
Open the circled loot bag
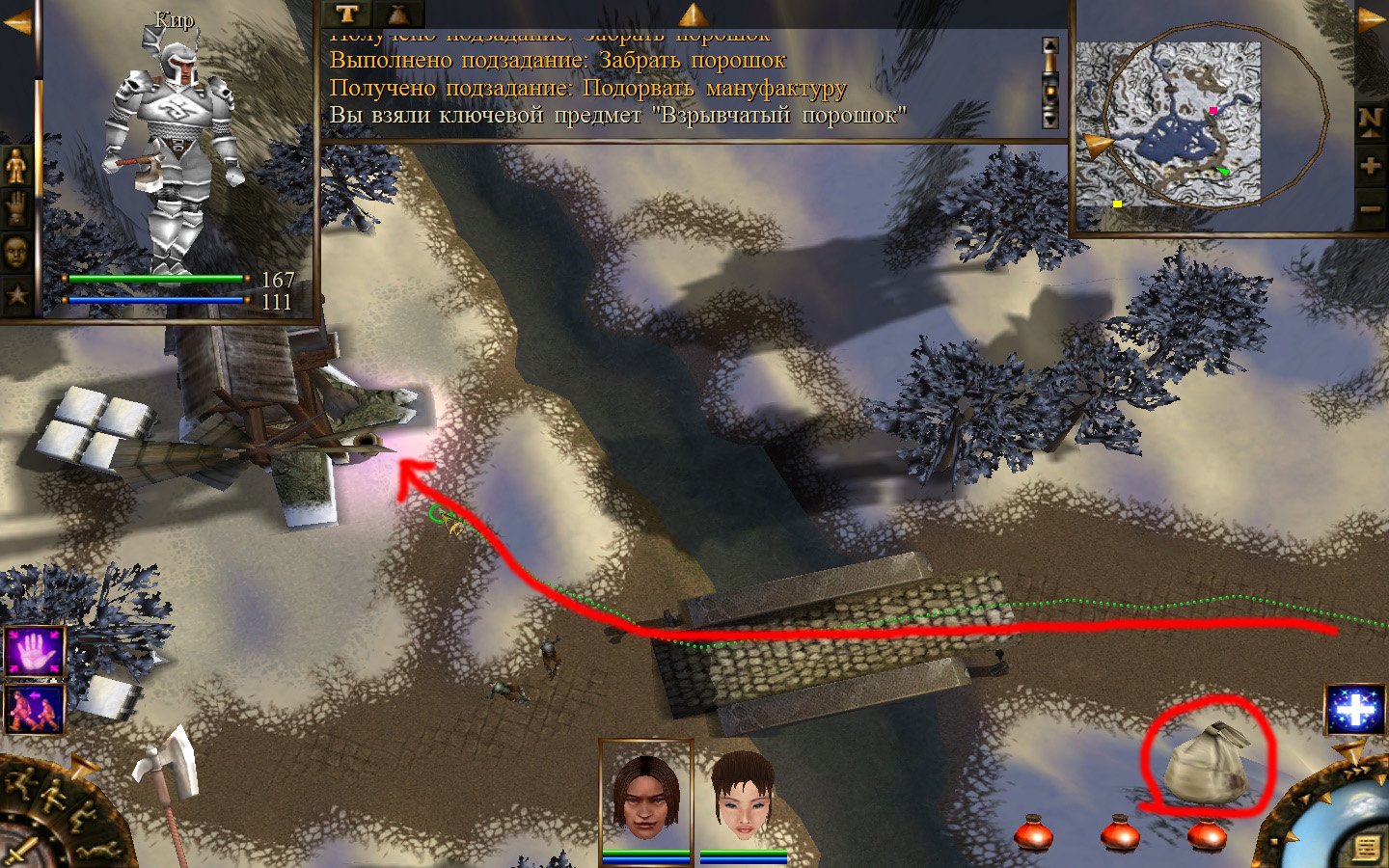[x=1206, y=764]
